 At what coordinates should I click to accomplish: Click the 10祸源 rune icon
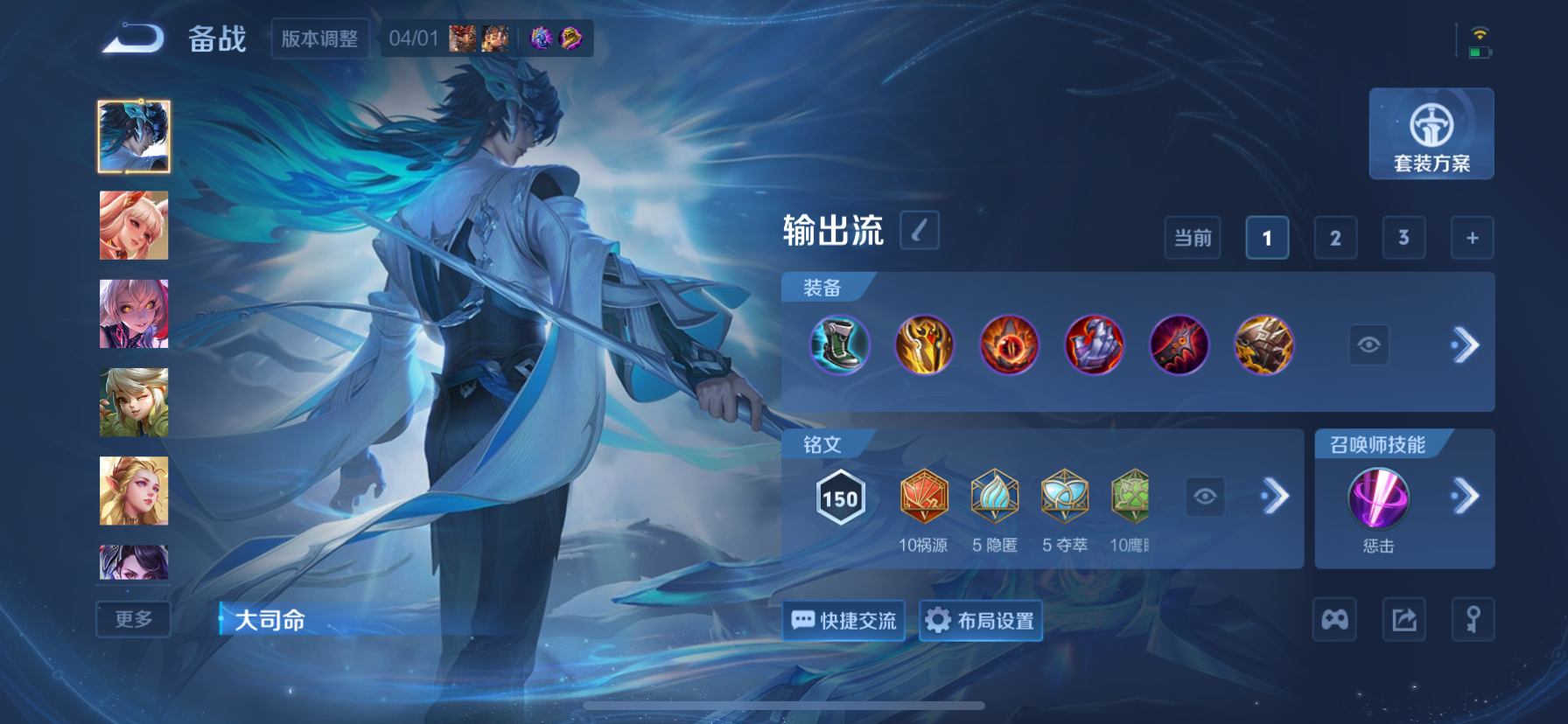tap(924, 497)
